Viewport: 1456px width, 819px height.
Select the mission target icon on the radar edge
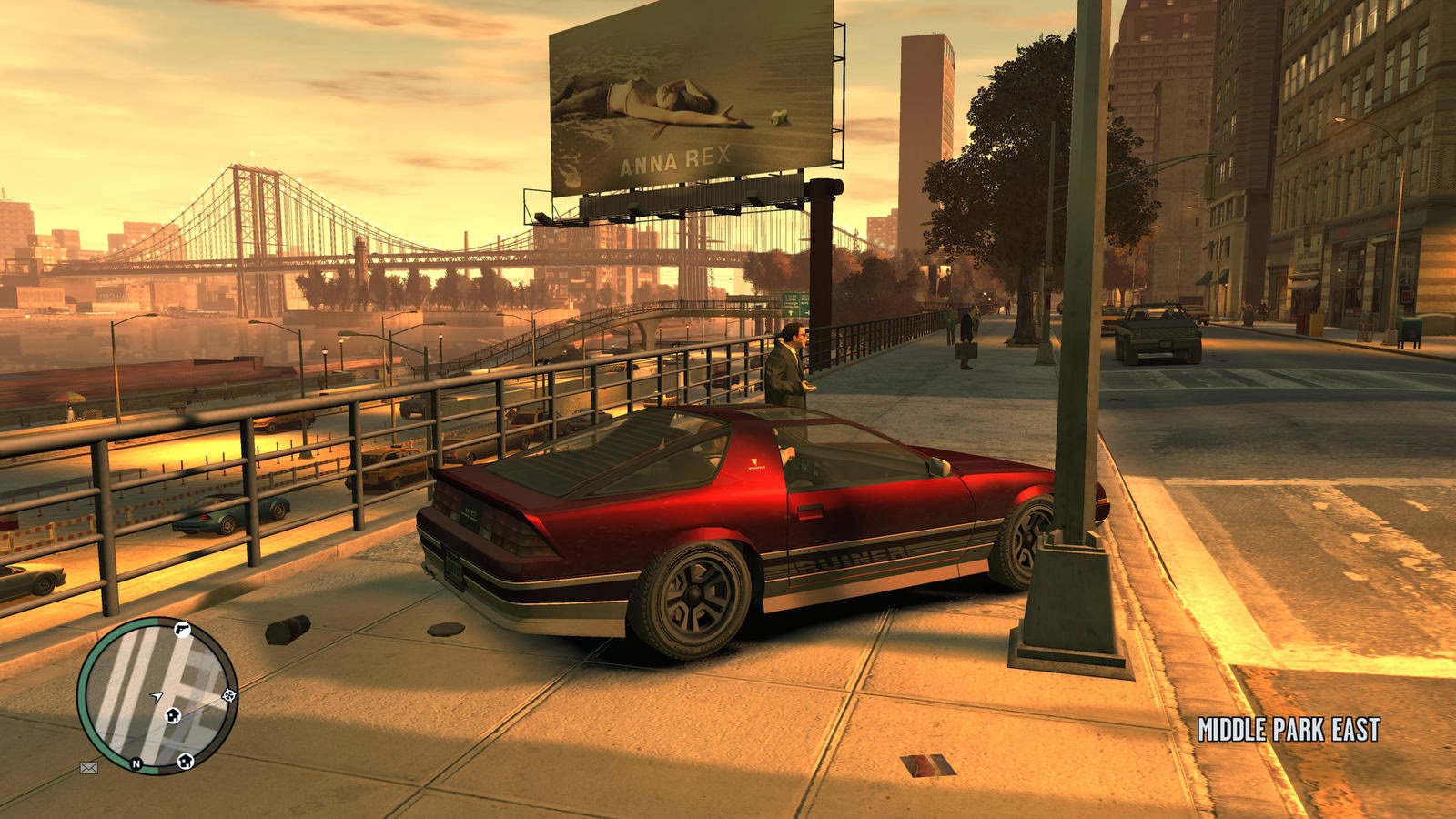point(228,695)
